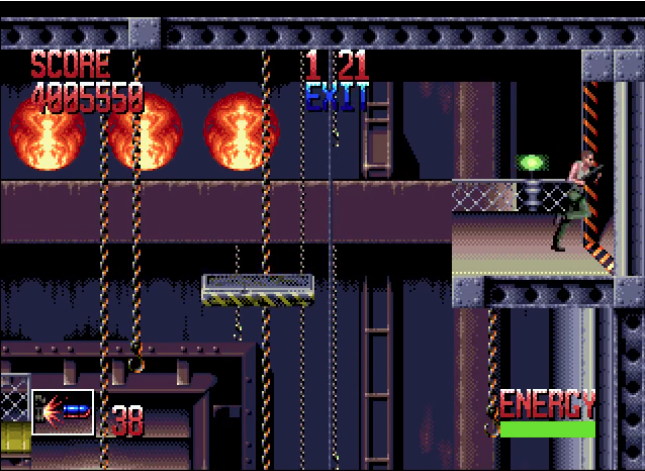
Task: Select the current weapon icon box
Action: point(62,412)
